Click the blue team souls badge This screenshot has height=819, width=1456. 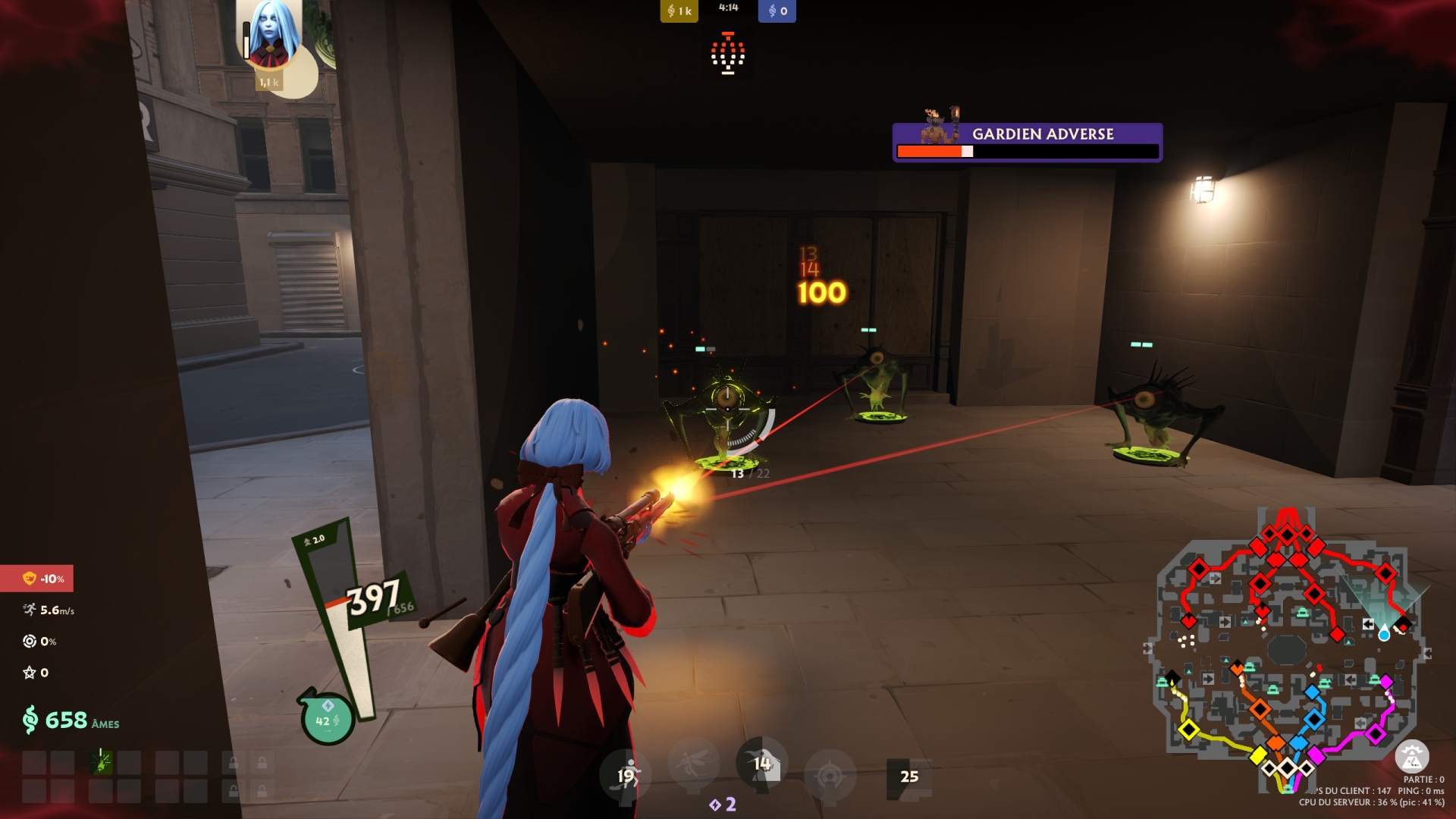click(x=777, y=11)
